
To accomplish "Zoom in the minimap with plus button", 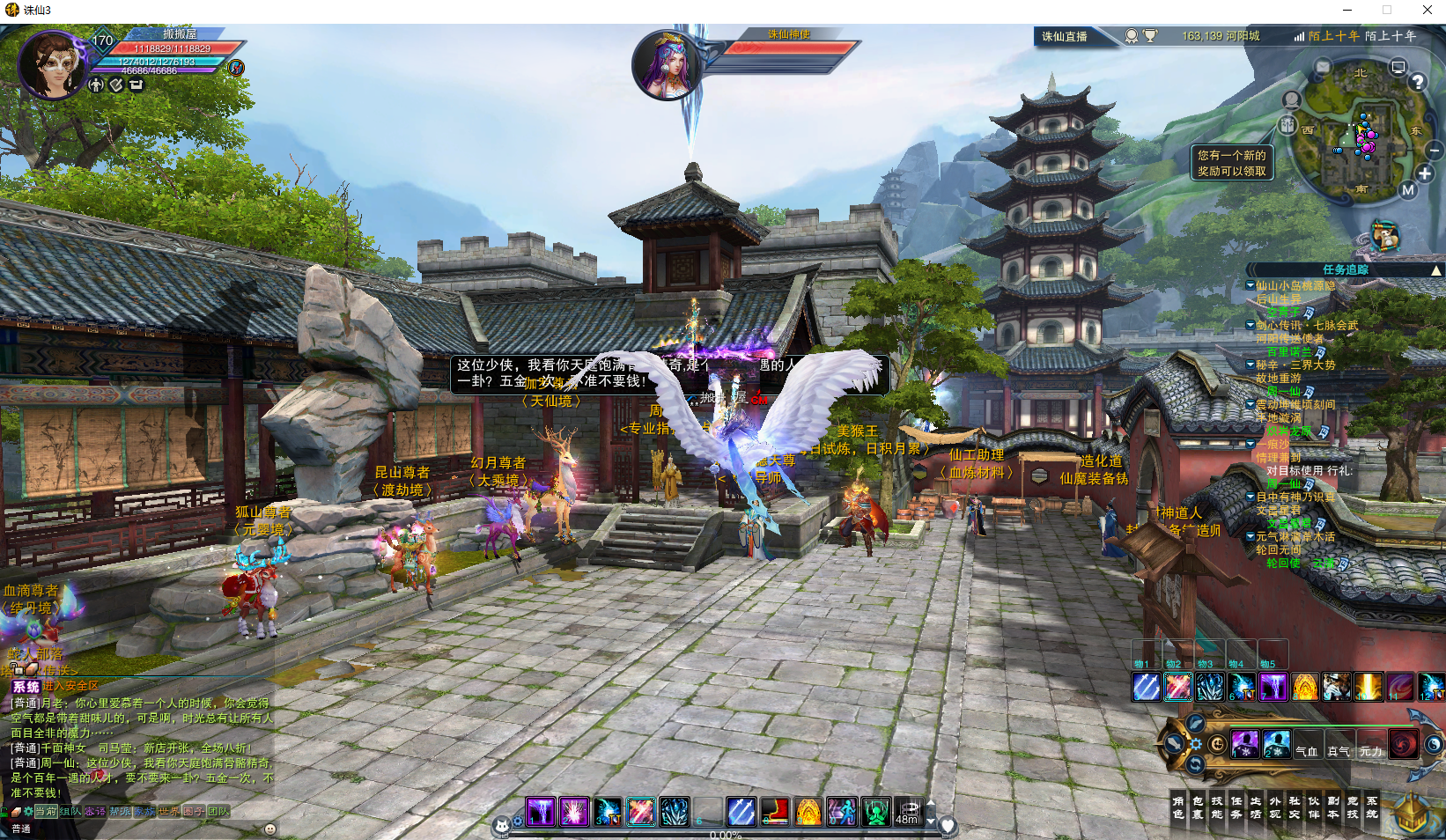I will pos(1425,173).
